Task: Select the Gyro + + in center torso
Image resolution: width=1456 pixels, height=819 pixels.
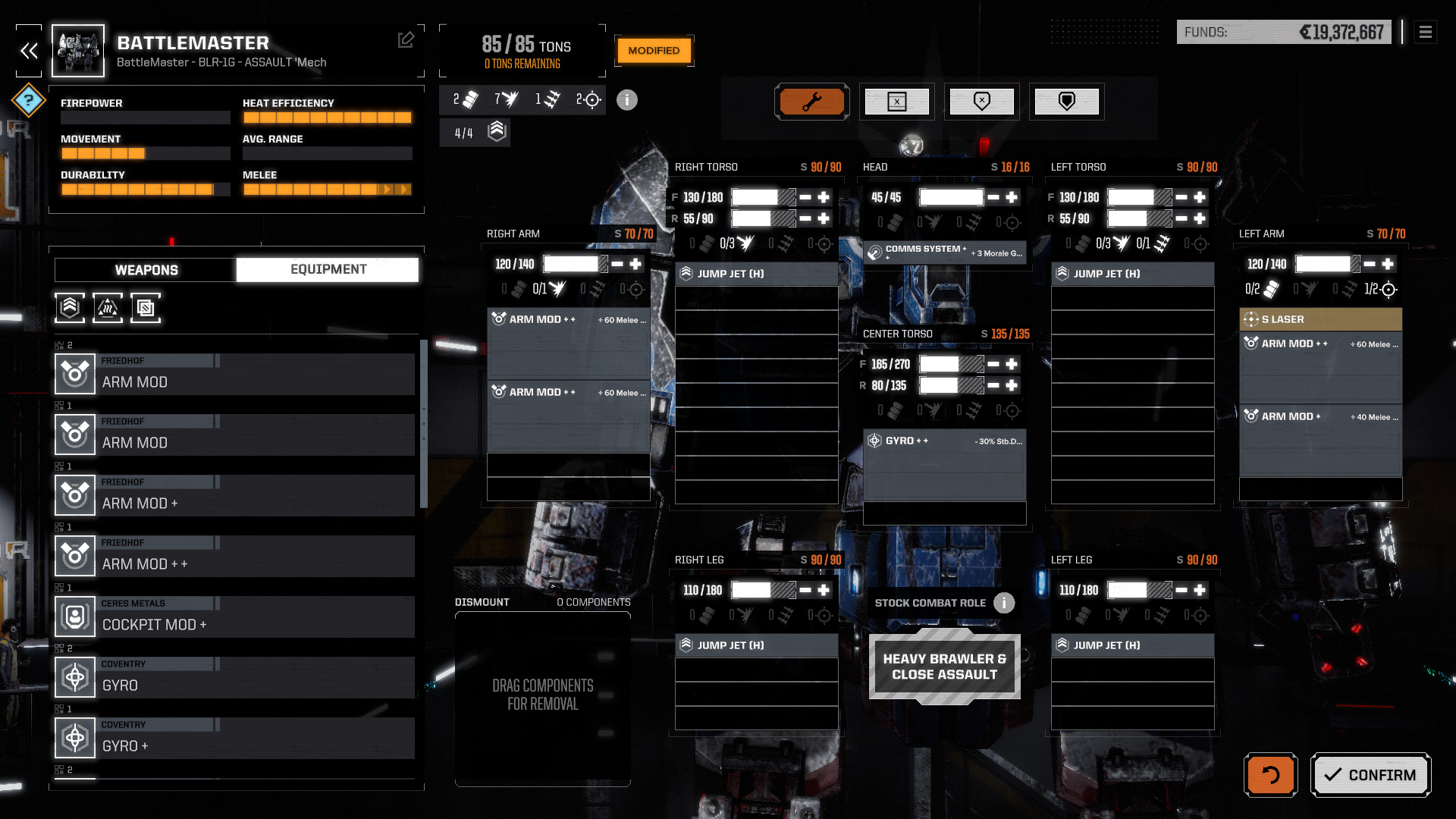Action: pos(944,441)
